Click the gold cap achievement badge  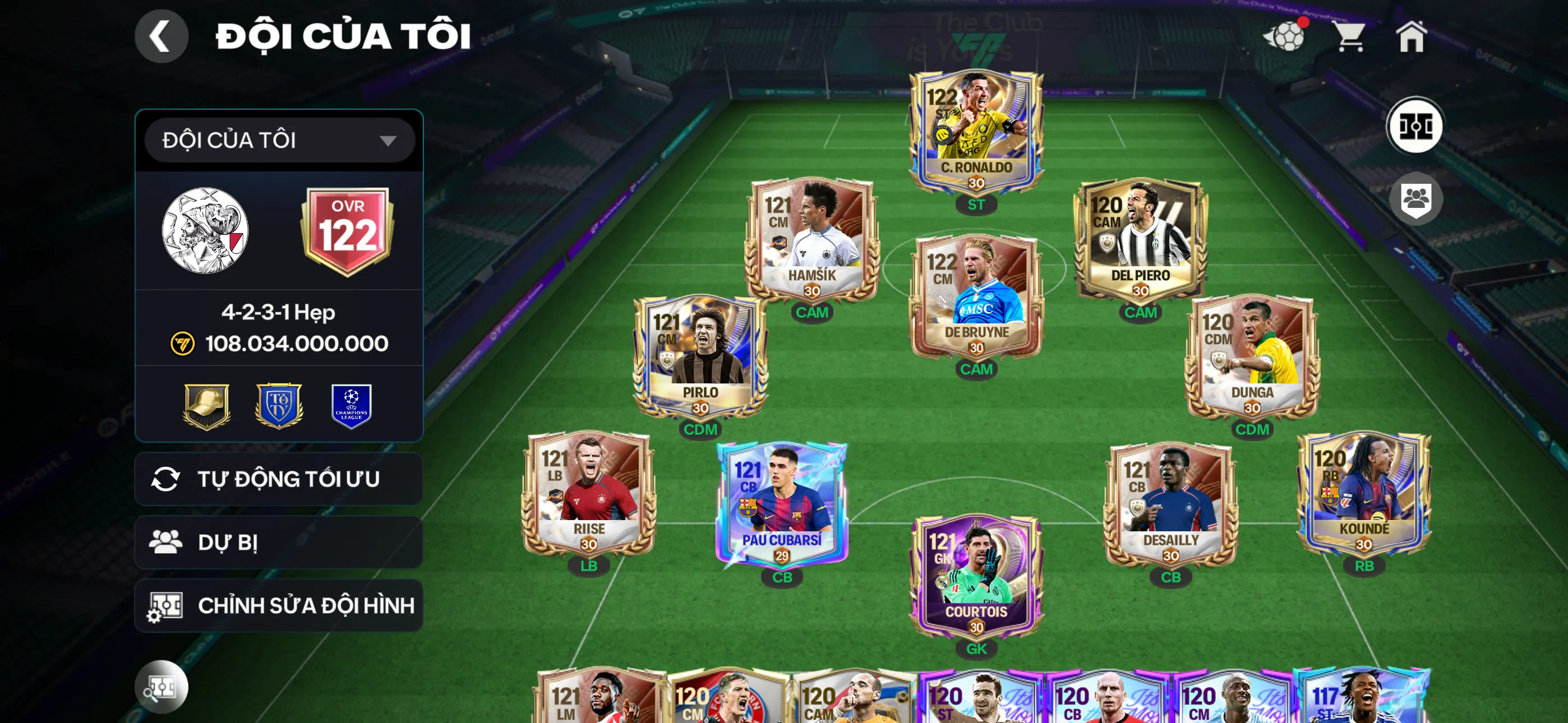pos(207,406)
